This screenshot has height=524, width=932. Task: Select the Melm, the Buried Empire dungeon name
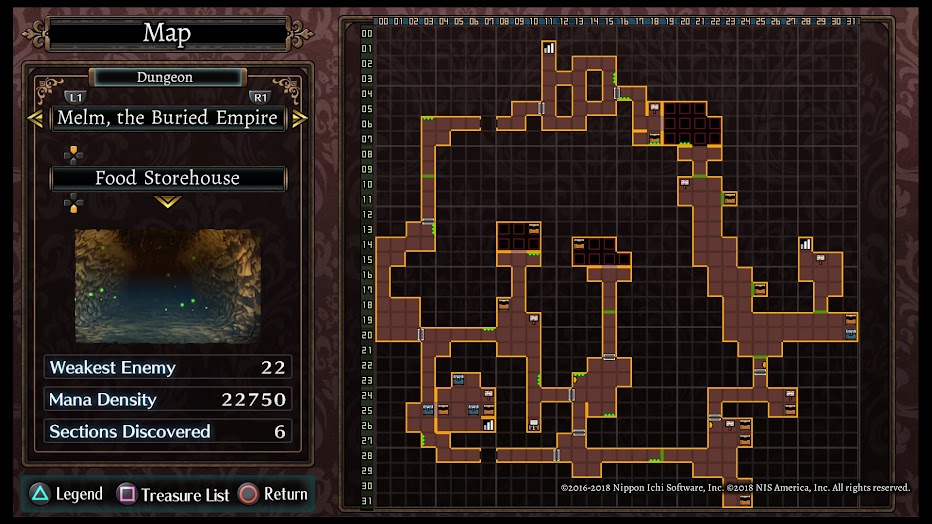click(x=167, y=118)
